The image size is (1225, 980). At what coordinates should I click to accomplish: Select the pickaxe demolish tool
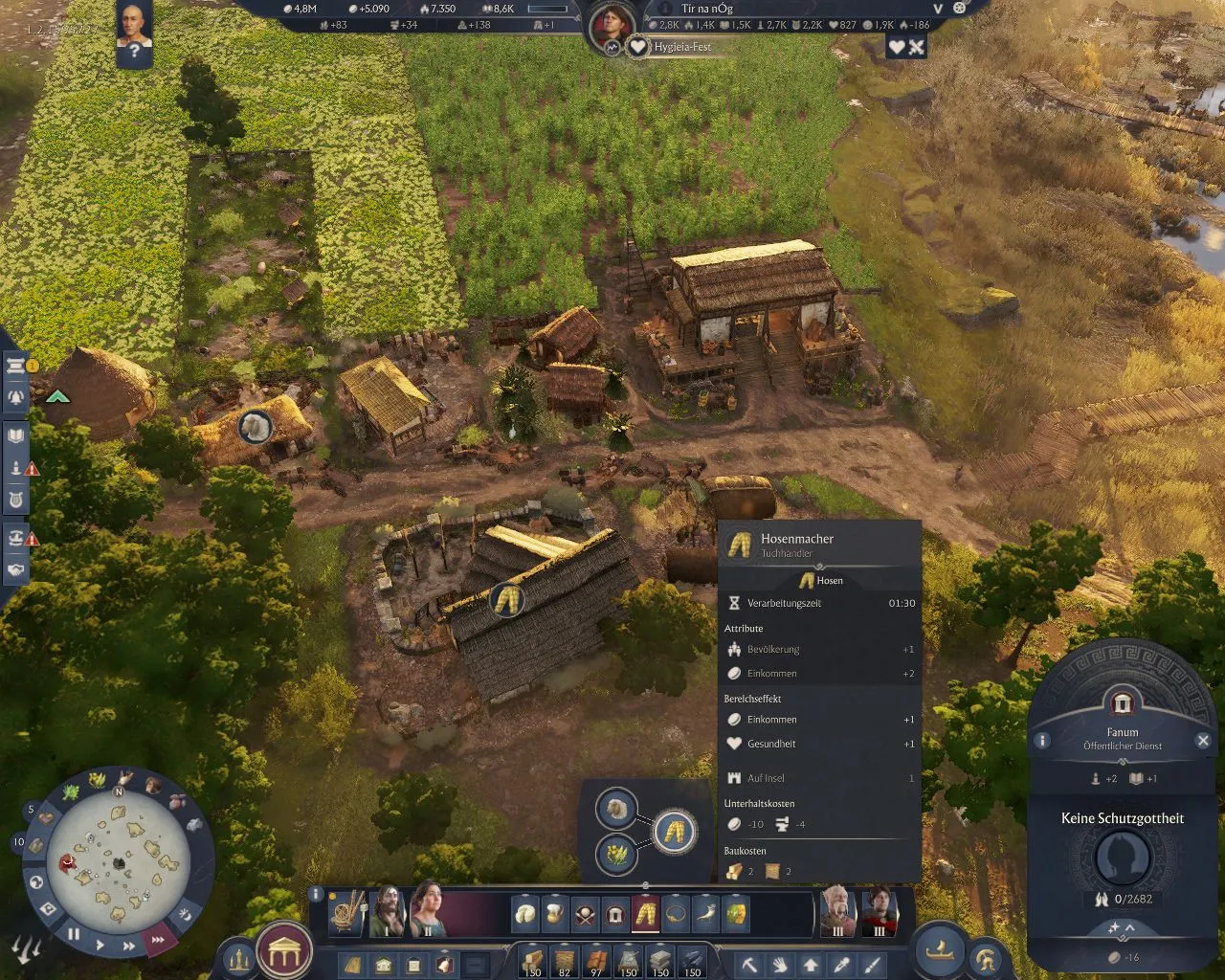(x=749, y=965)
